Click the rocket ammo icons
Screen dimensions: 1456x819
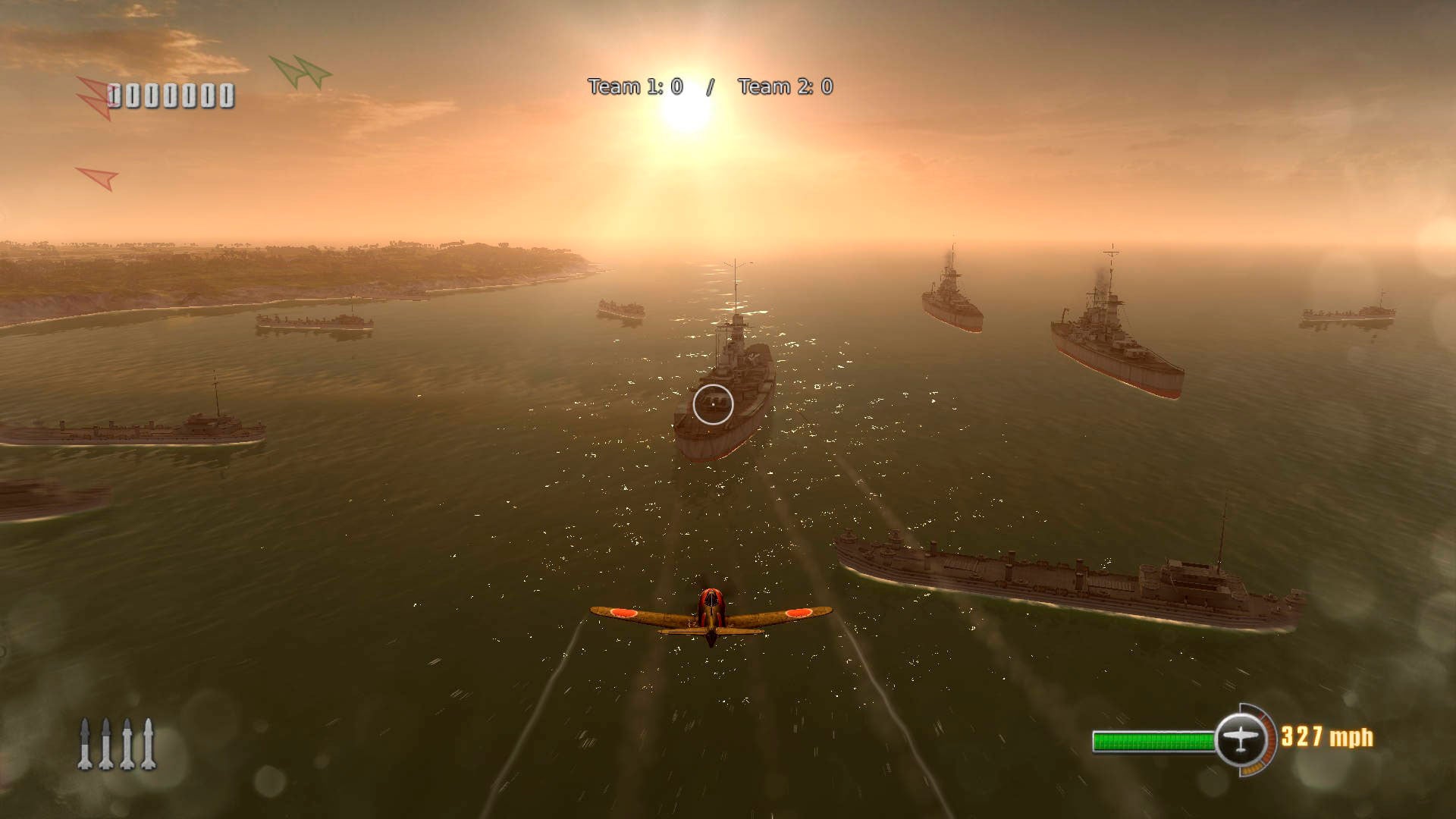click(x=117, y=744)
